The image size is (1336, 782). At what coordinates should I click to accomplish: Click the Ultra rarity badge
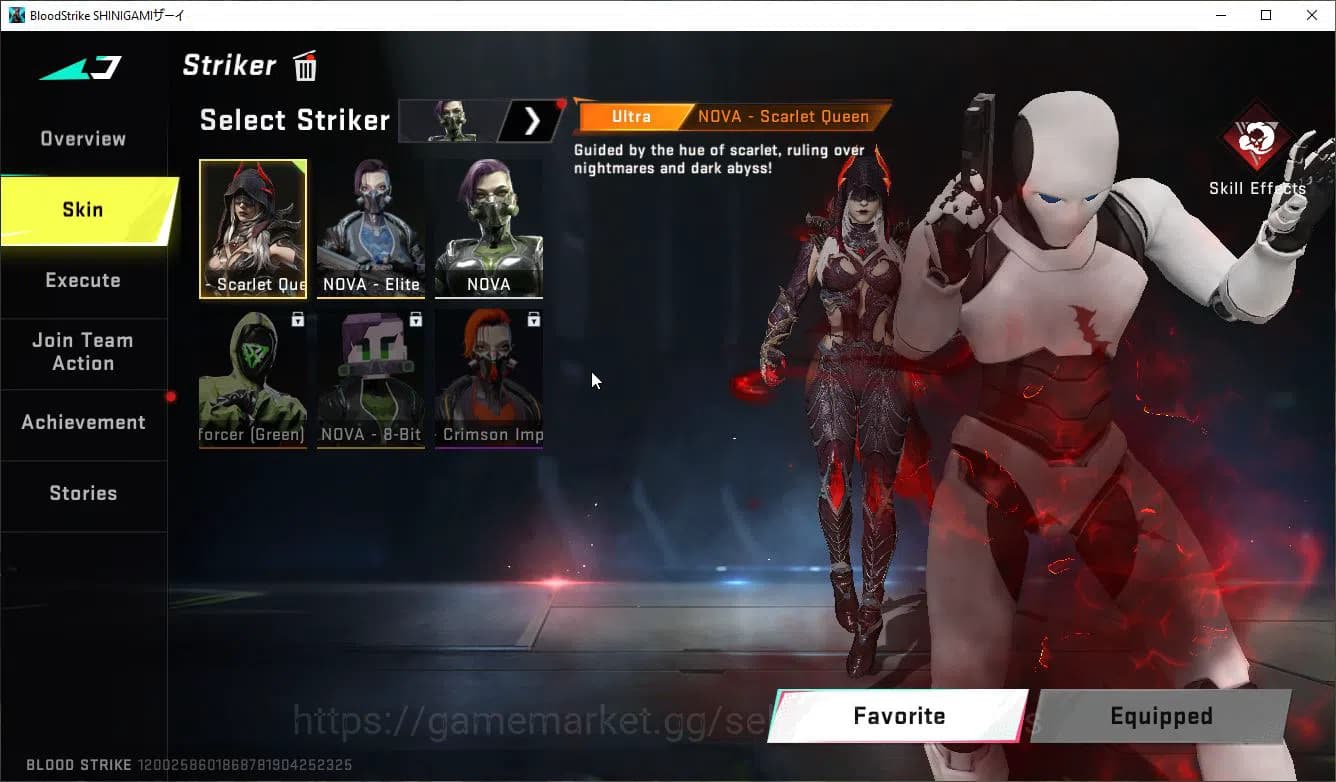[x=632, y=116]
